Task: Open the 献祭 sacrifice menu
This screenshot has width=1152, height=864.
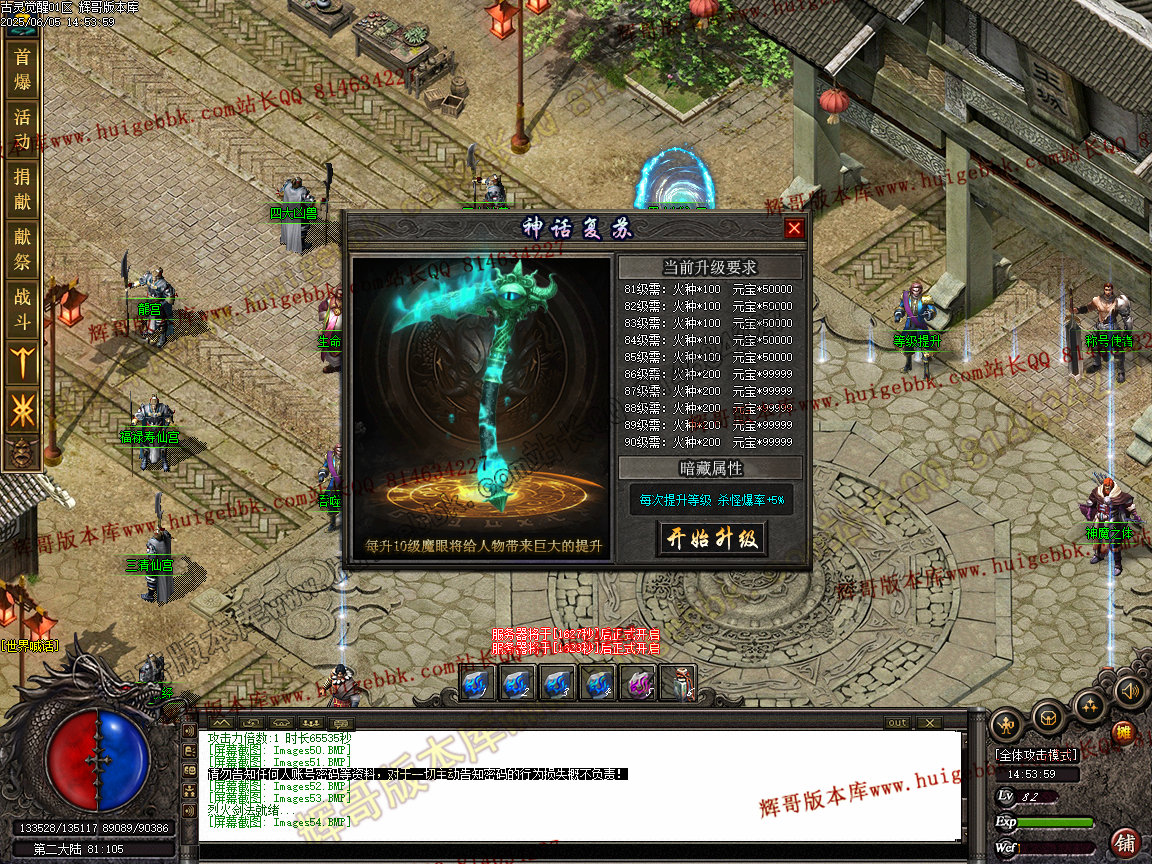Action: (22, 249)
